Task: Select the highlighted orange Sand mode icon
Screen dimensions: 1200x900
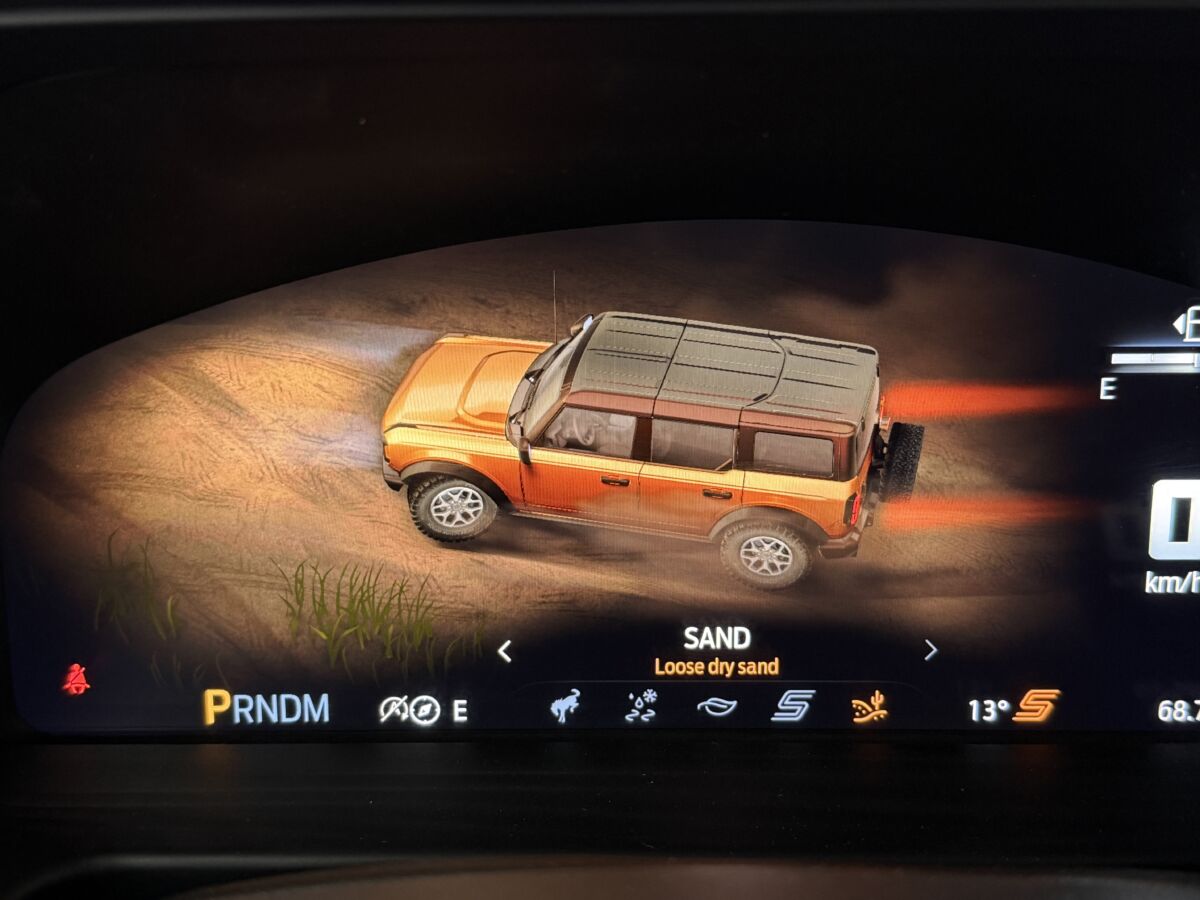Action: [x=869, y=707]
